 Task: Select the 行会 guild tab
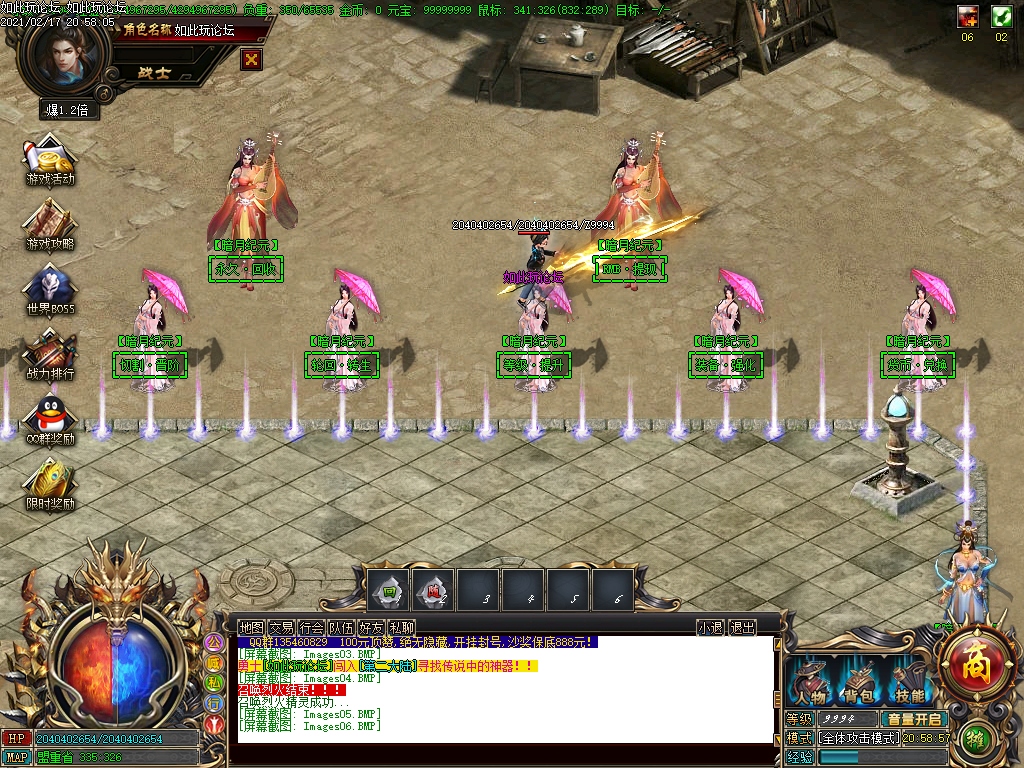pyautogui.click(x=311, y=627)
